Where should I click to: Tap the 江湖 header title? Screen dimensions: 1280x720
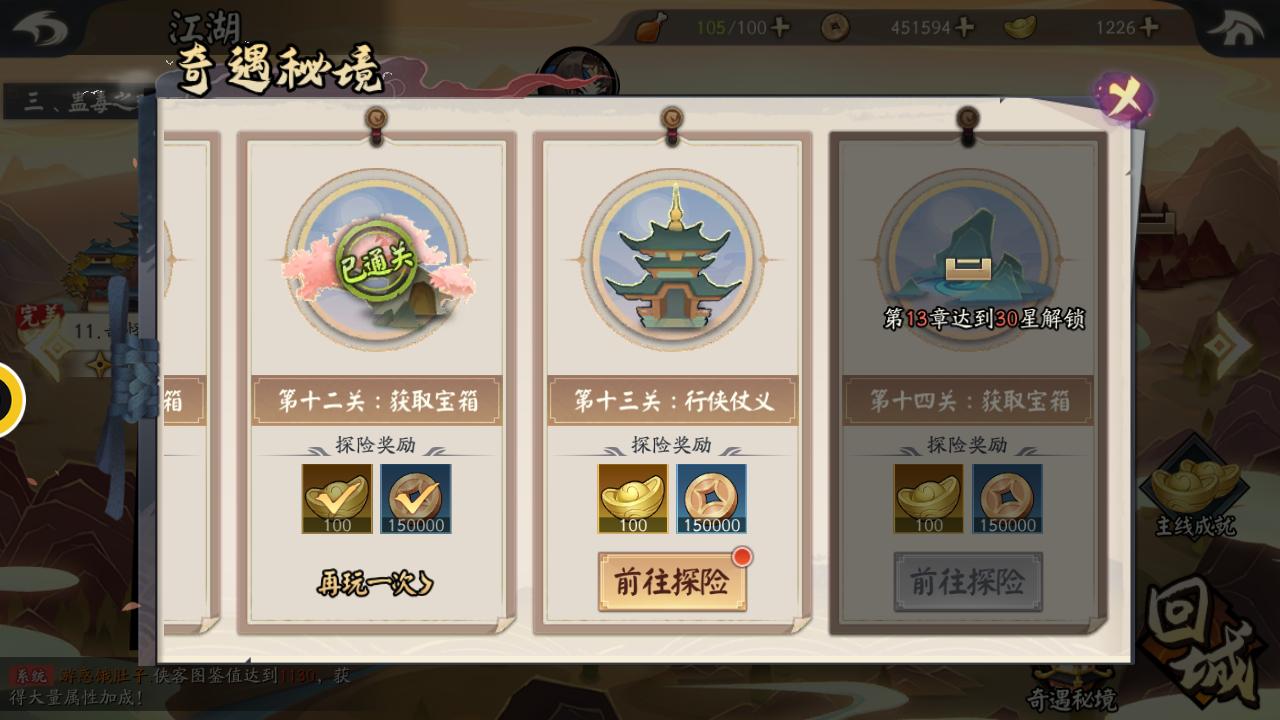click(204, 29)
